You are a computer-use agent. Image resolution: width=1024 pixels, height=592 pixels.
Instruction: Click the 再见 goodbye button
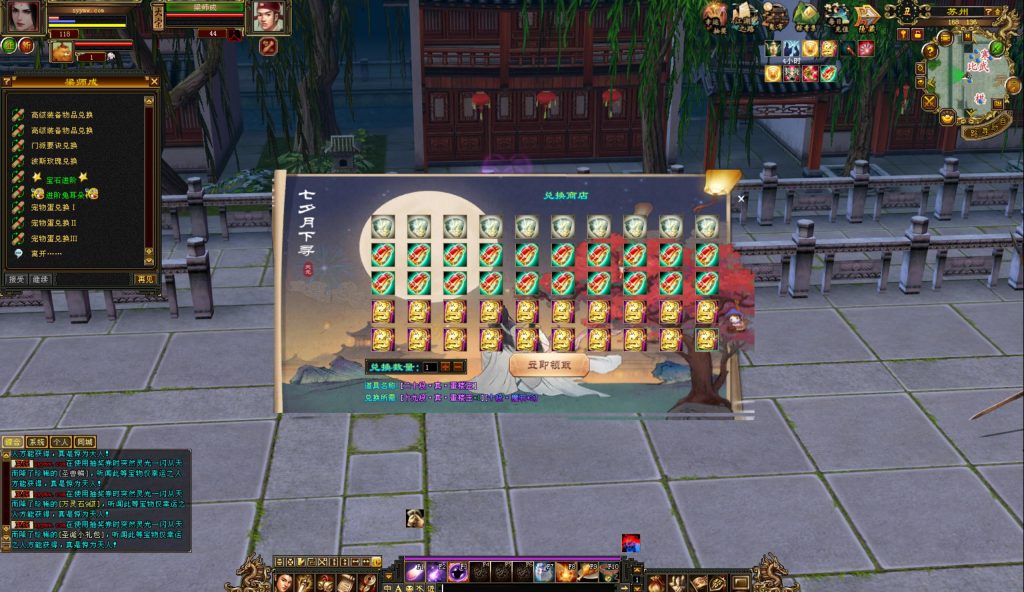(x=146, y=279)
